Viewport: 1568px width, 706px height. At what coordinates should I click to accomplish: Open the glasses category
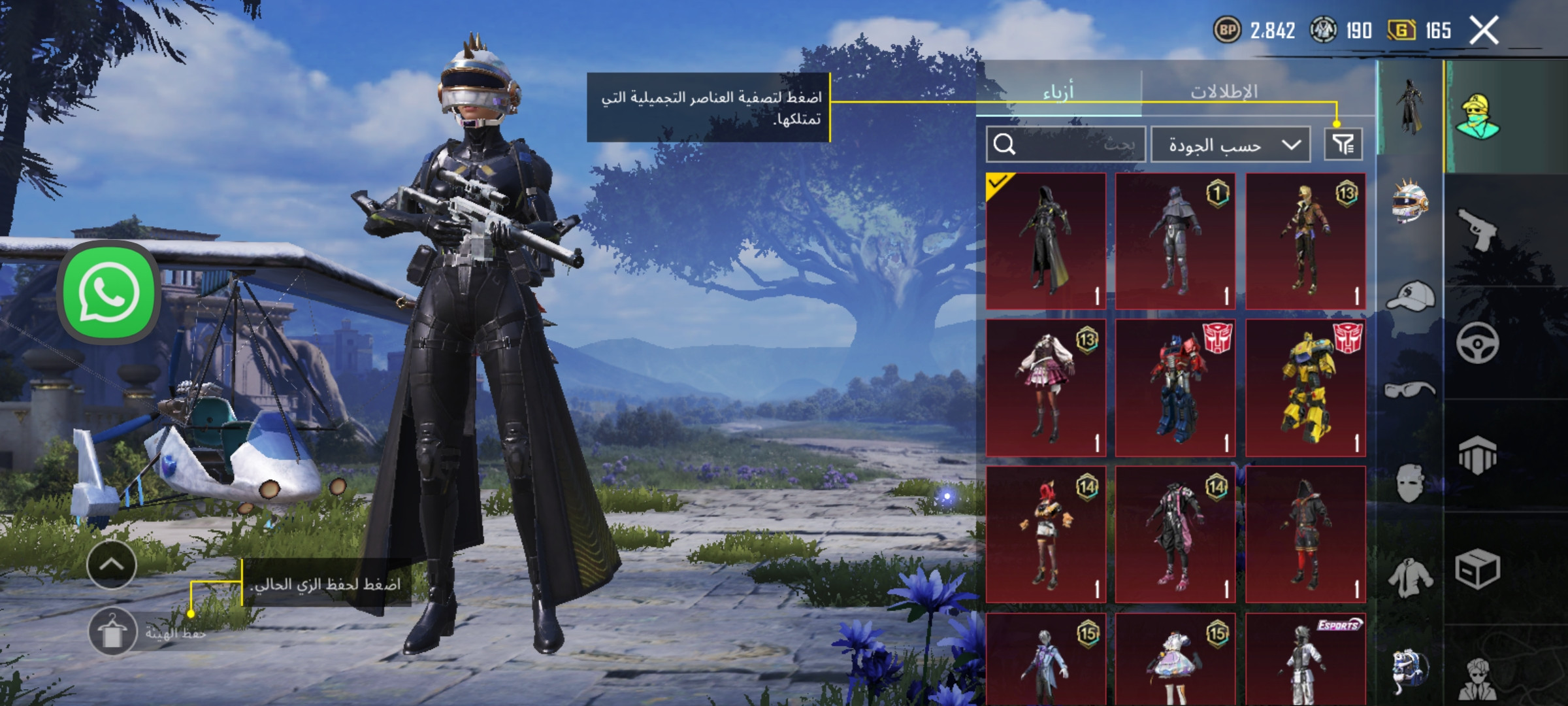pyautogui.click(x=1410, y=390)
